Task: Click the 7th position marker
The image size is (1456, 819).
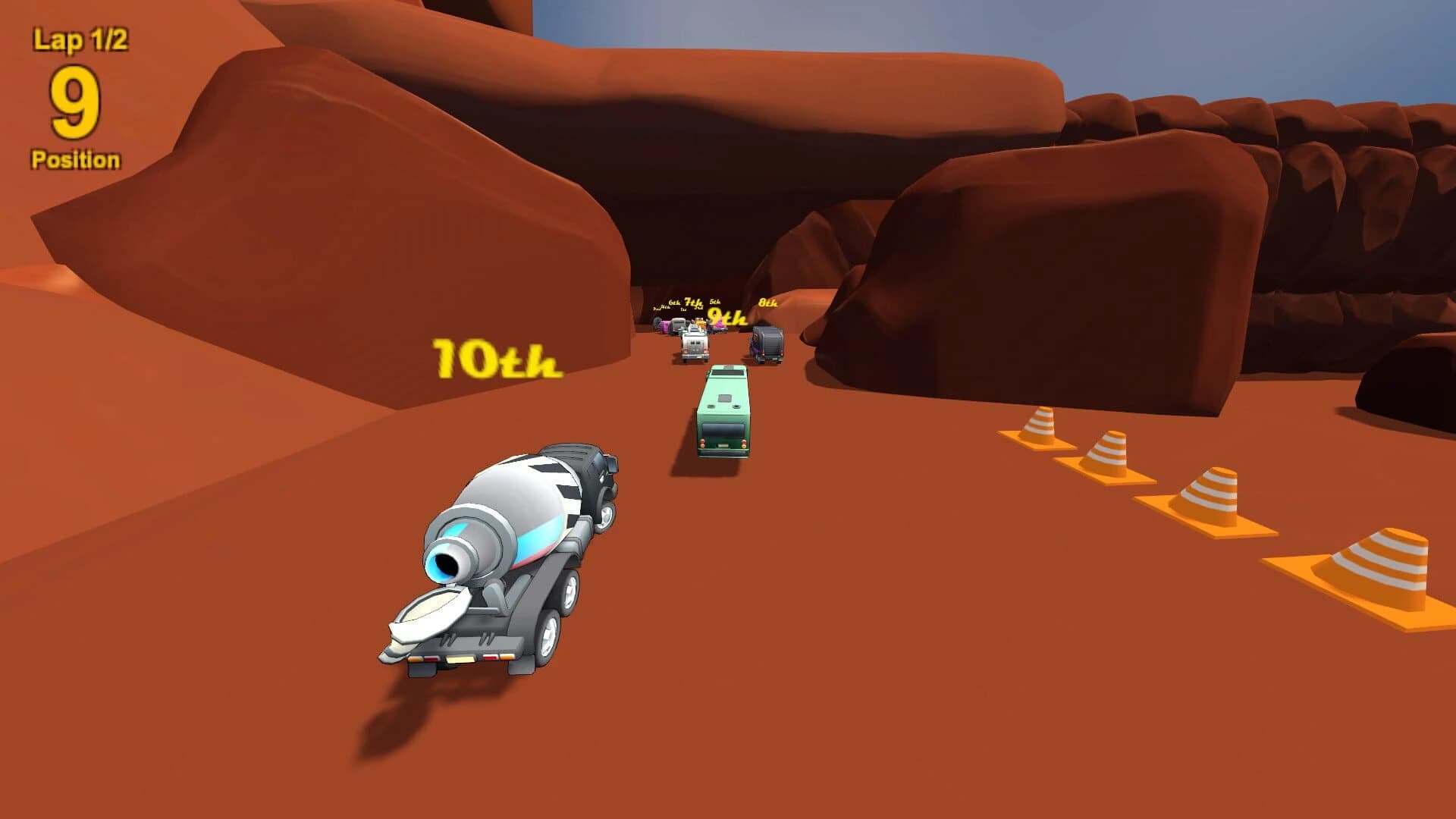Action: [x=692, y=302]
